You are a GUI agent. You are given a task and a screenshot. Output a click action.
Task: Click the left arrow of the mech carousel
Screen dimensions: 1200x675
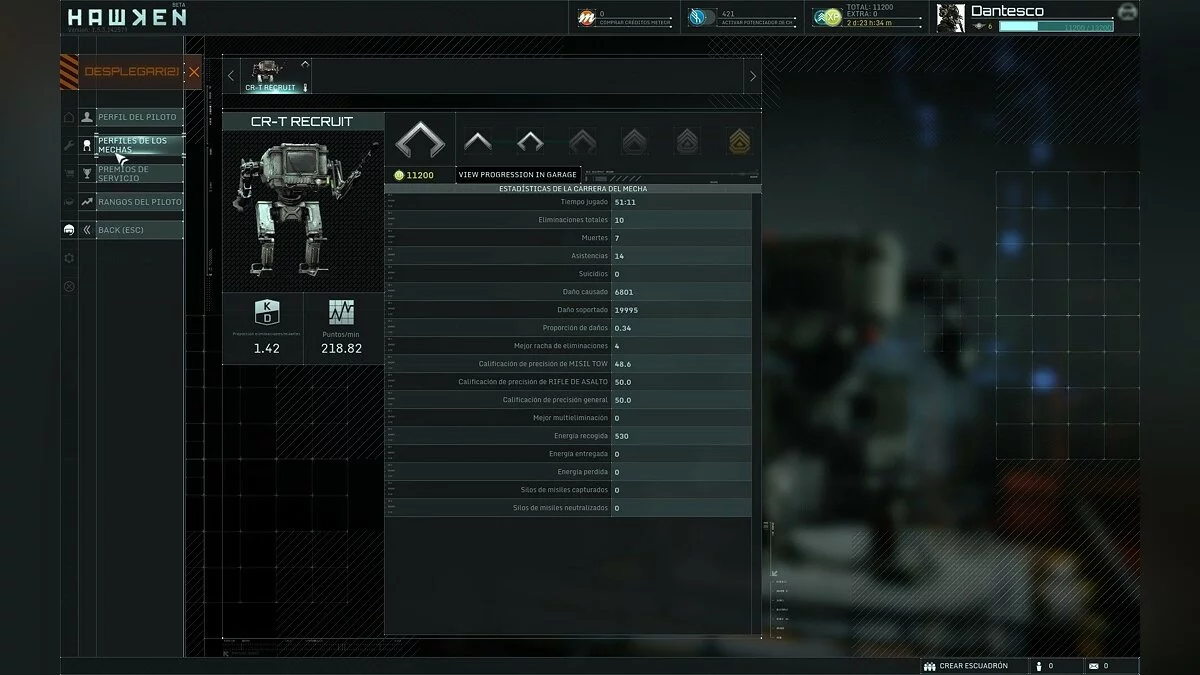coord(231,76)
